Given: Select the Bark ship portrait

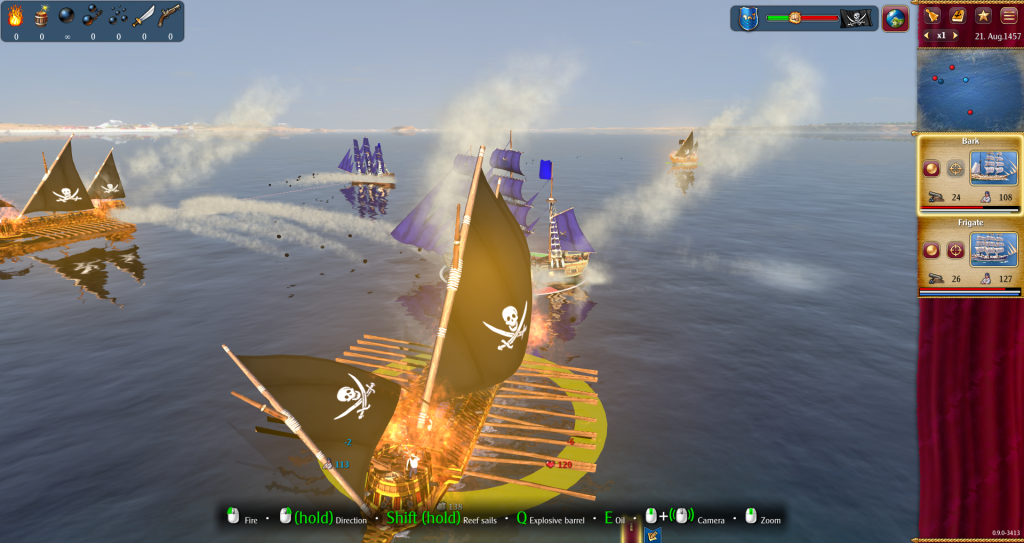Looking at the screenshot, I should pyautogui.click(x=994, y=167).
